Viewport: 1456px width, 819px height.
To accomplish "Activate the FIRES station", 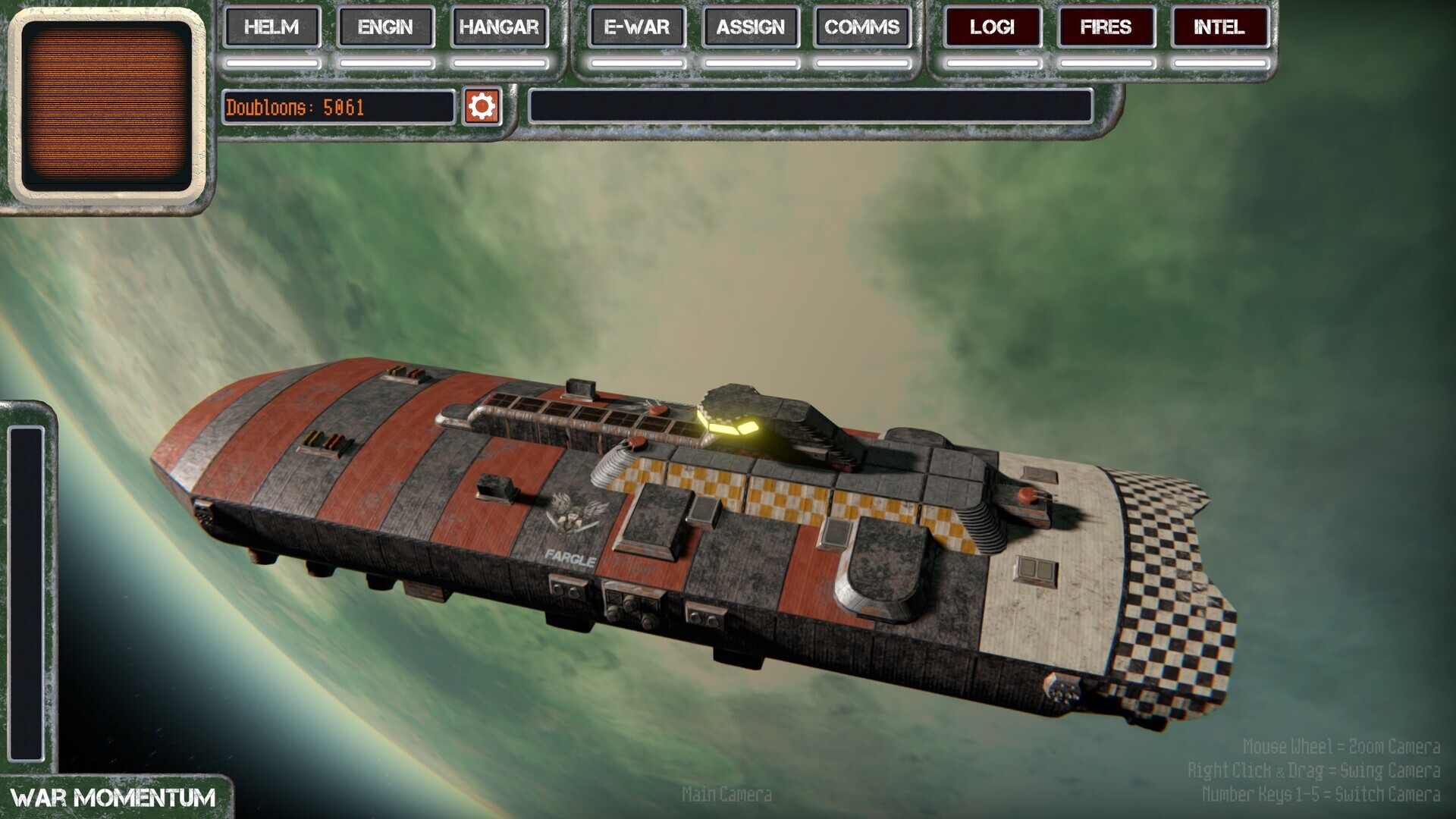I will pos(1106,27).
